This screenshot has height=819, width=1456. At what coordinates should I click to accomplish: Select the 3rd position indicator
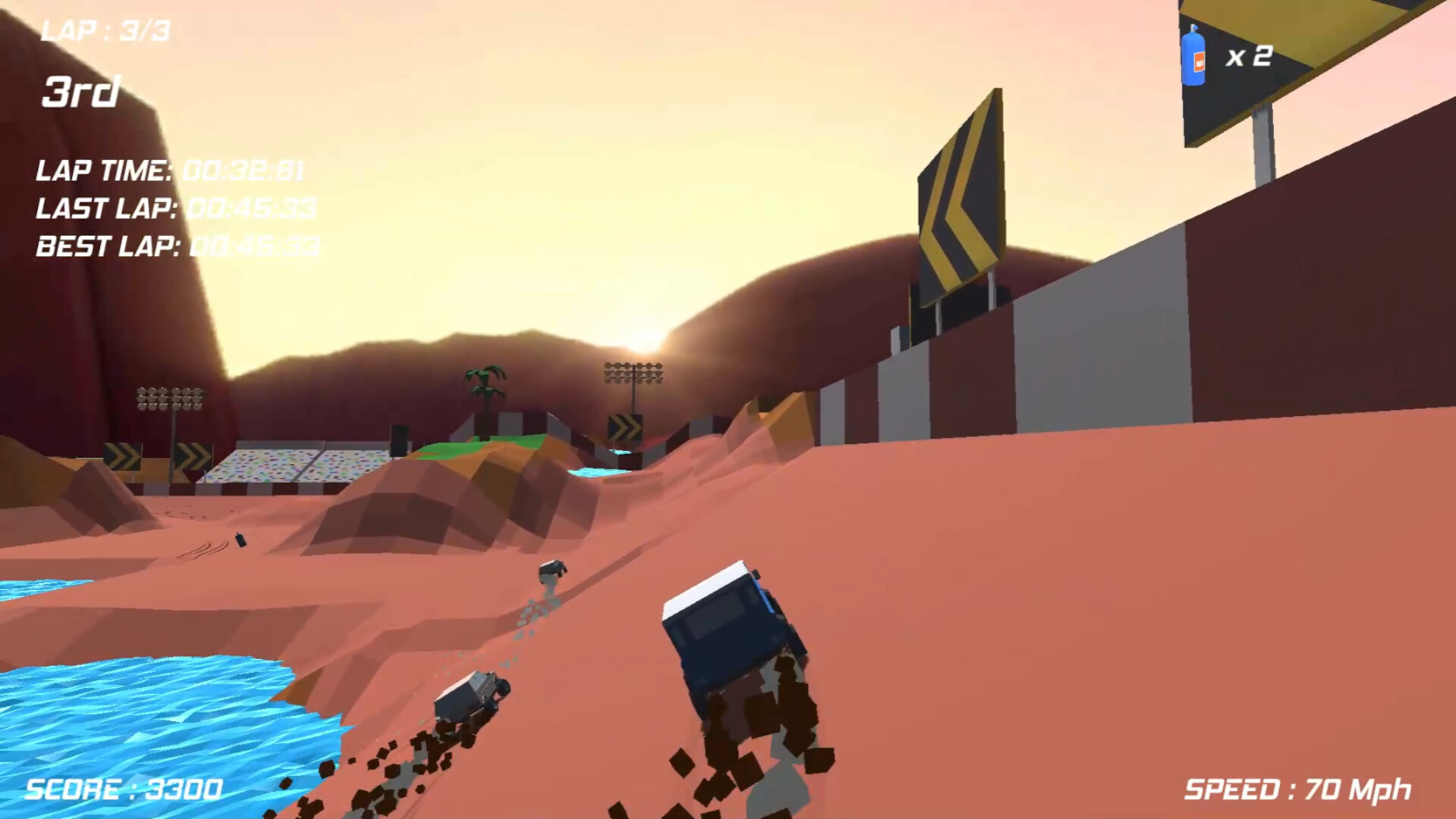[x=81, y=91]
